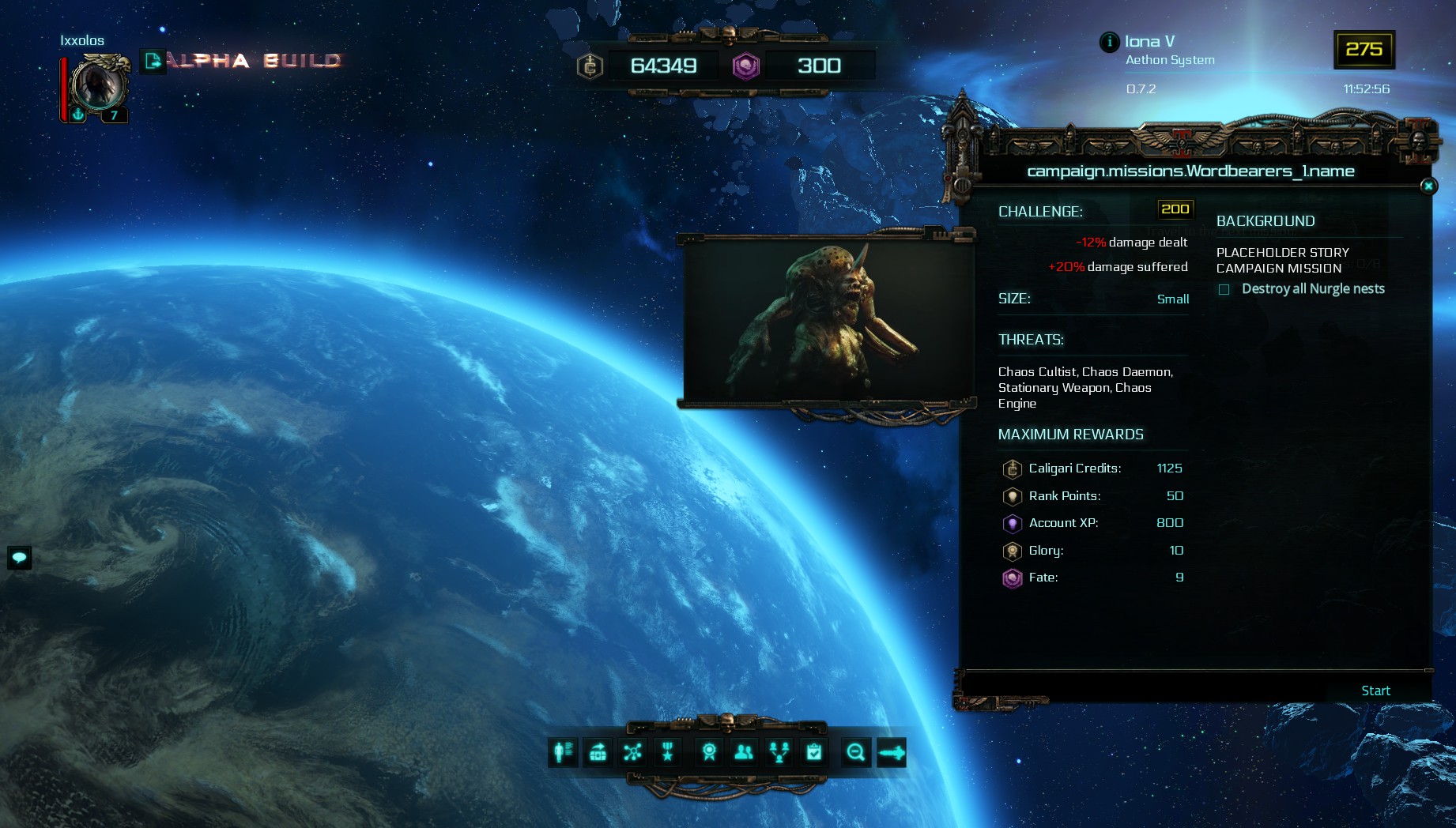Click the Iona V info icon
This screenshot has height=828, width=1456.
(x=1109, y=42)
